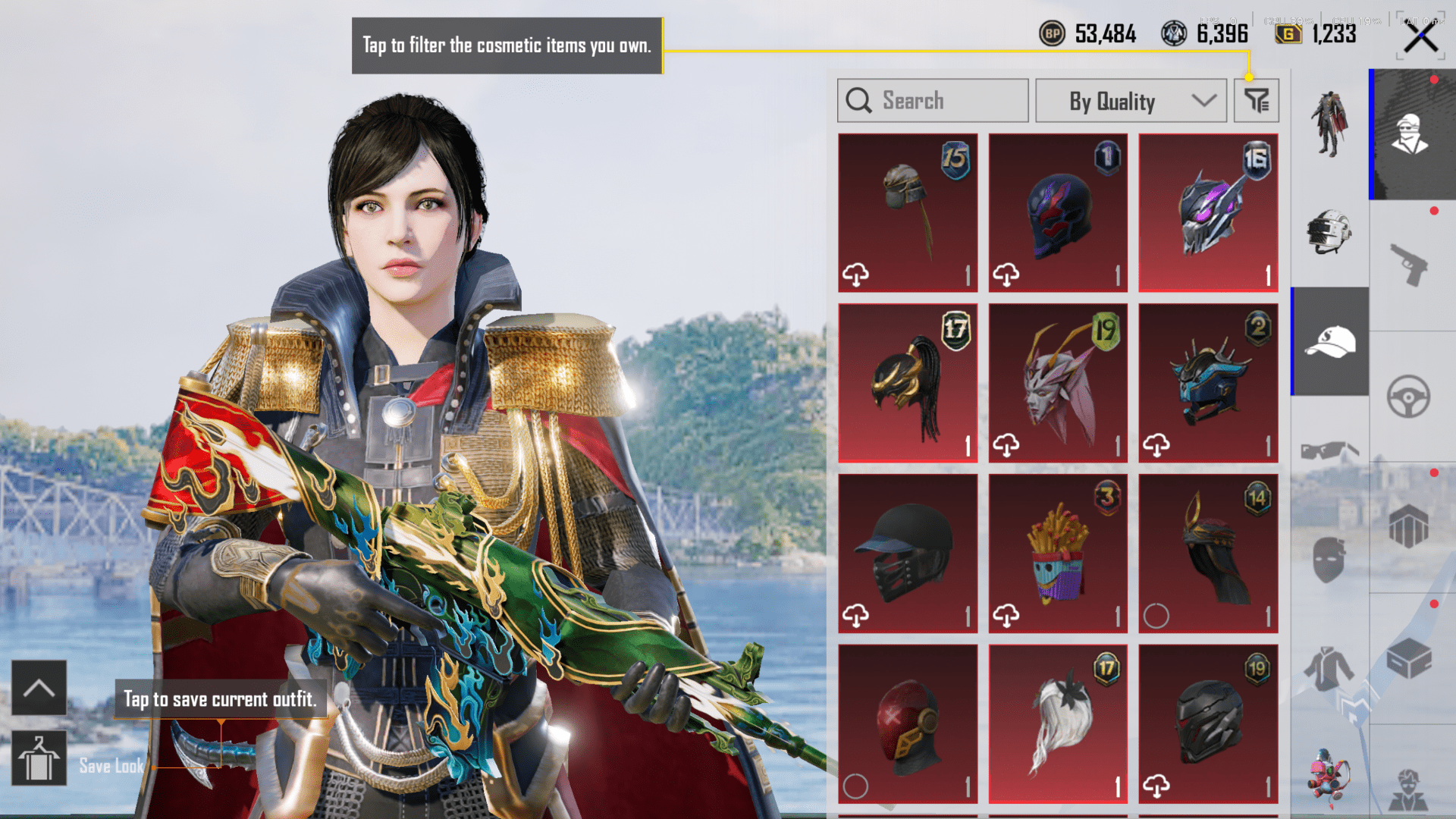Toggle the owned items filter icon
This screenshot has width=1456, height=819.
1256,101
